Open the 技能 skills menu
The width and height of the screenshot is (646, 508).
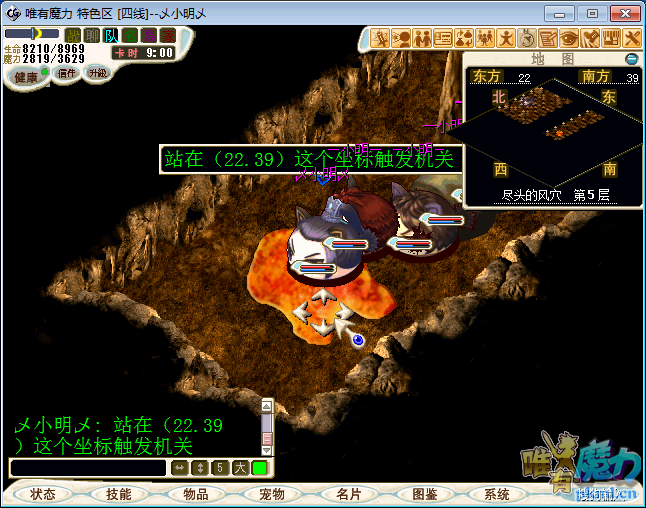coord(118,494)
